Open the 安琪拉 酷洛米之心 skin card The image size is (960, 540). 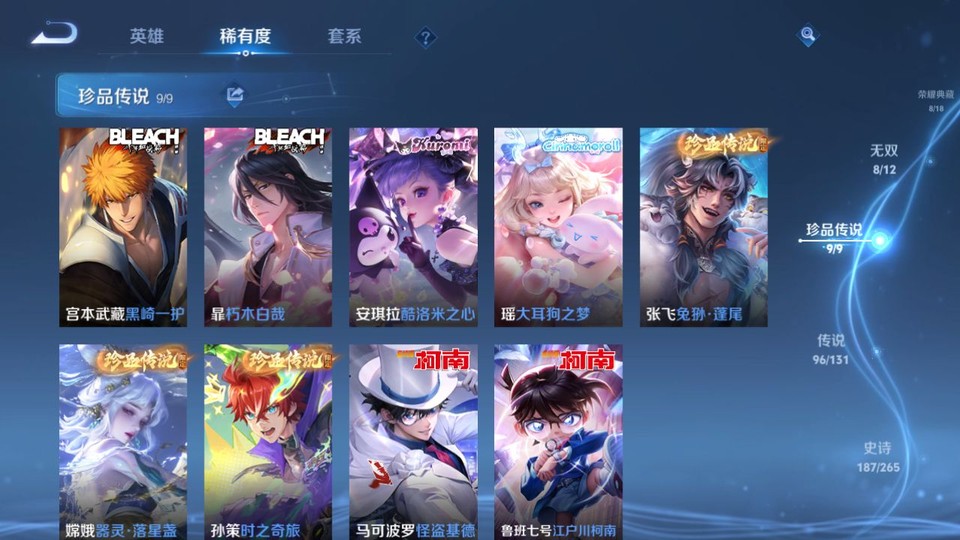tap(413, 227)
